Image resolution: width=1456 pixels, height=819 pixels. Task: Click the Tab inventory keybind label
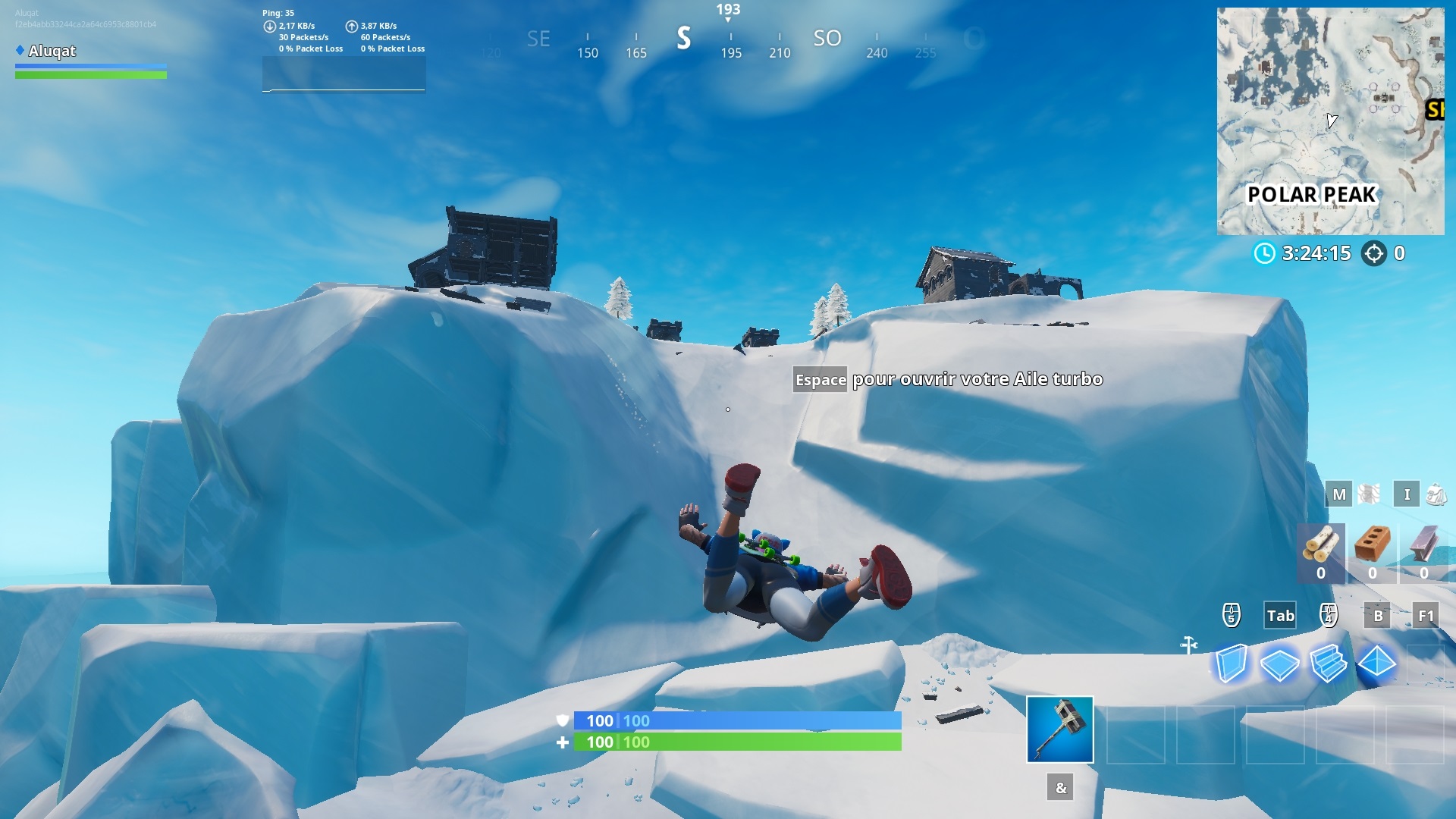click(1279, 616)
